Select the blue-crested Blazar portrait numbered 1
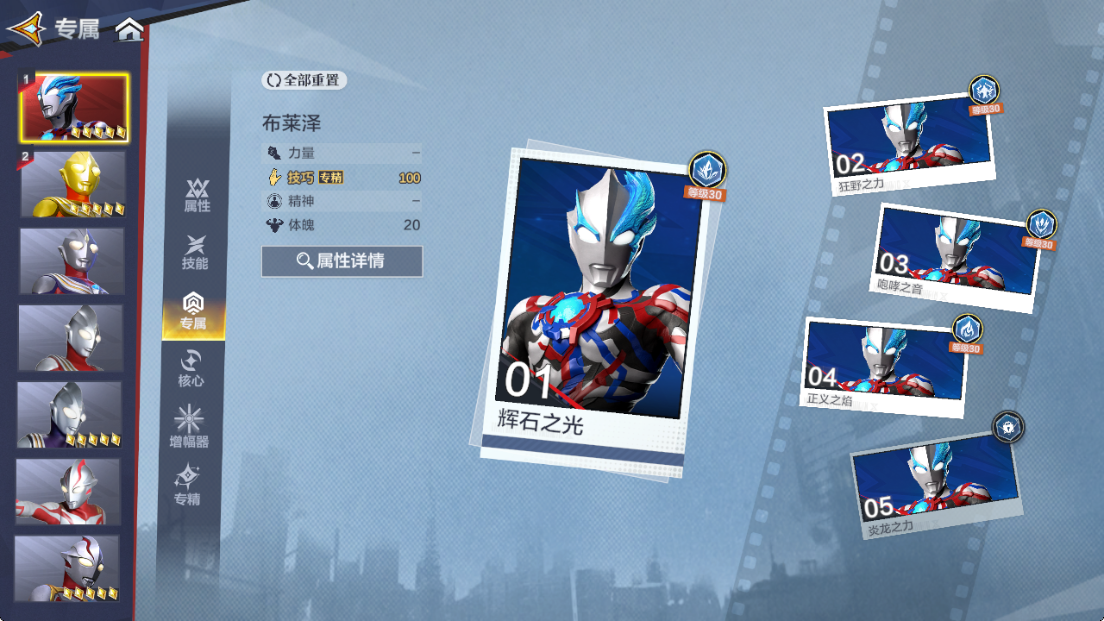This screenshot has height=621, width=1104. 74,107
